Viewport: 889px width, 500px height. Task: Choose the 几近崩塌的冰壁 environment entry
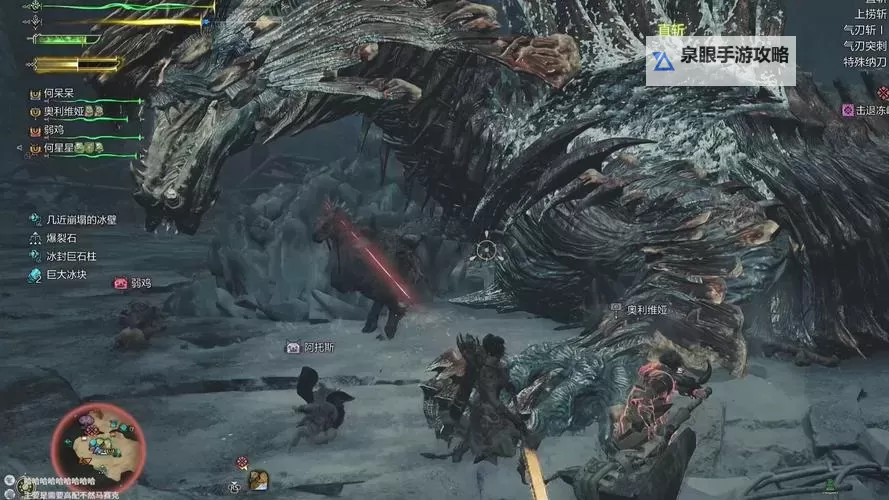coord(81,219)
